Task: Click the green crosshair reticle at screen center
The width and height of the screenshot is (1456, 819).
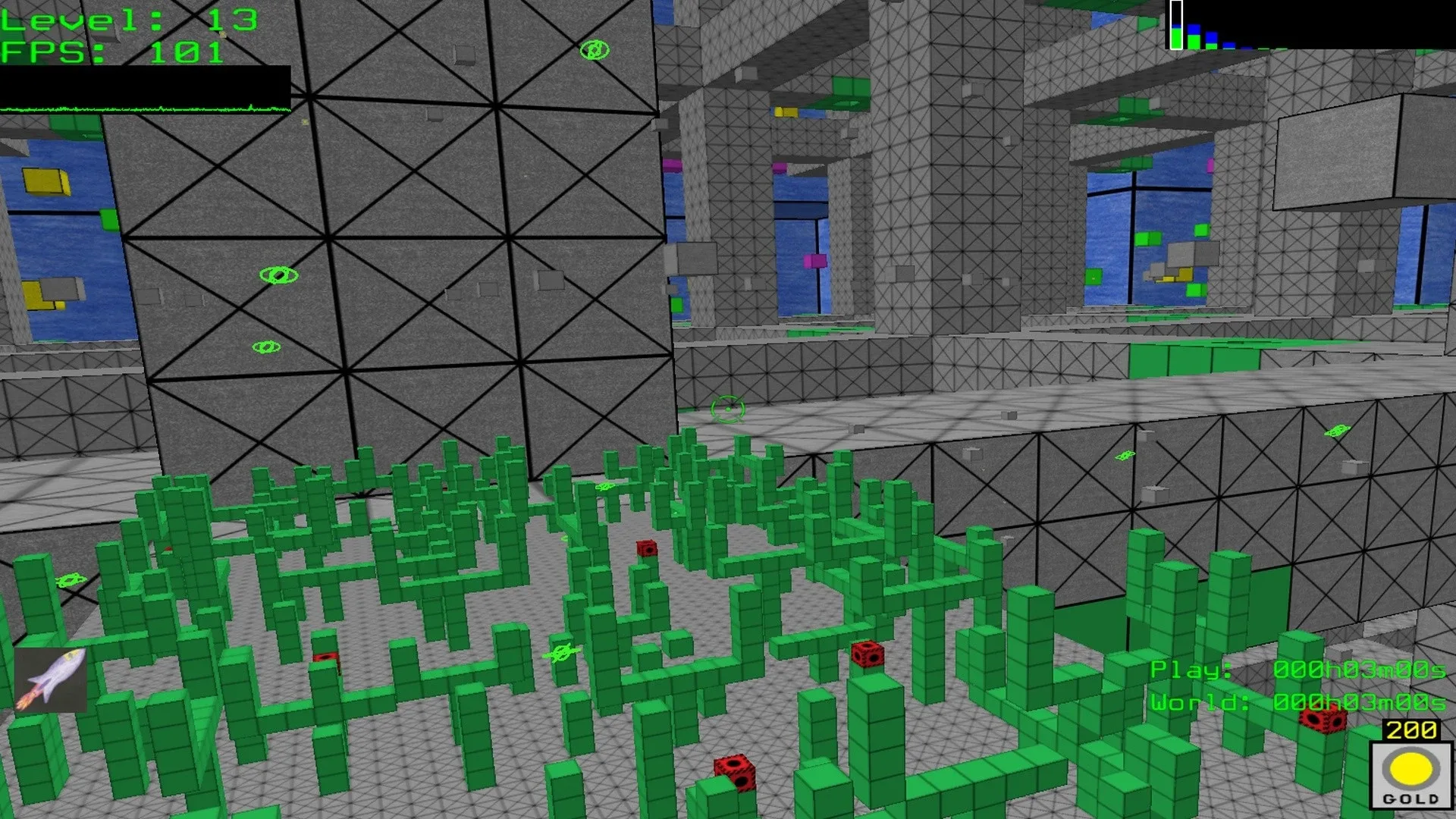Action: tap(726, 408)
